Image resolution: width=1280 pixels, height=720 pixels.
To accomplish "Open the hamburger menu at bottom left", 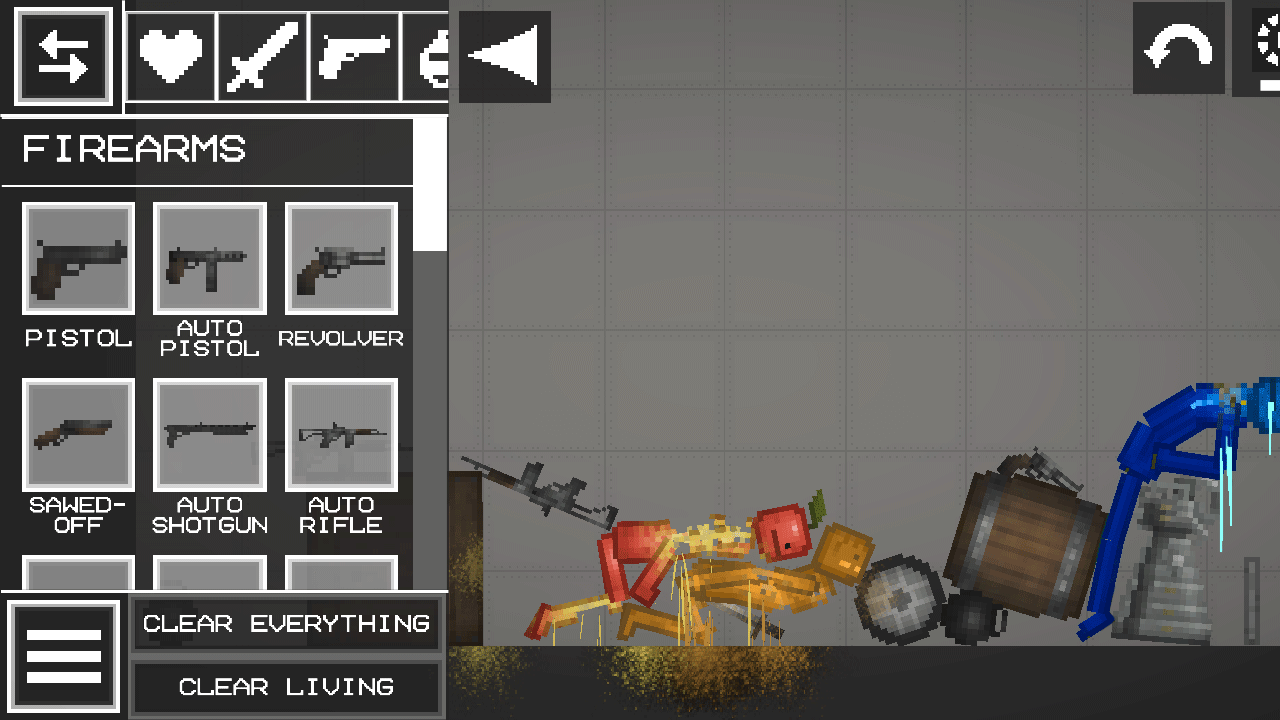I will point(64,656).
